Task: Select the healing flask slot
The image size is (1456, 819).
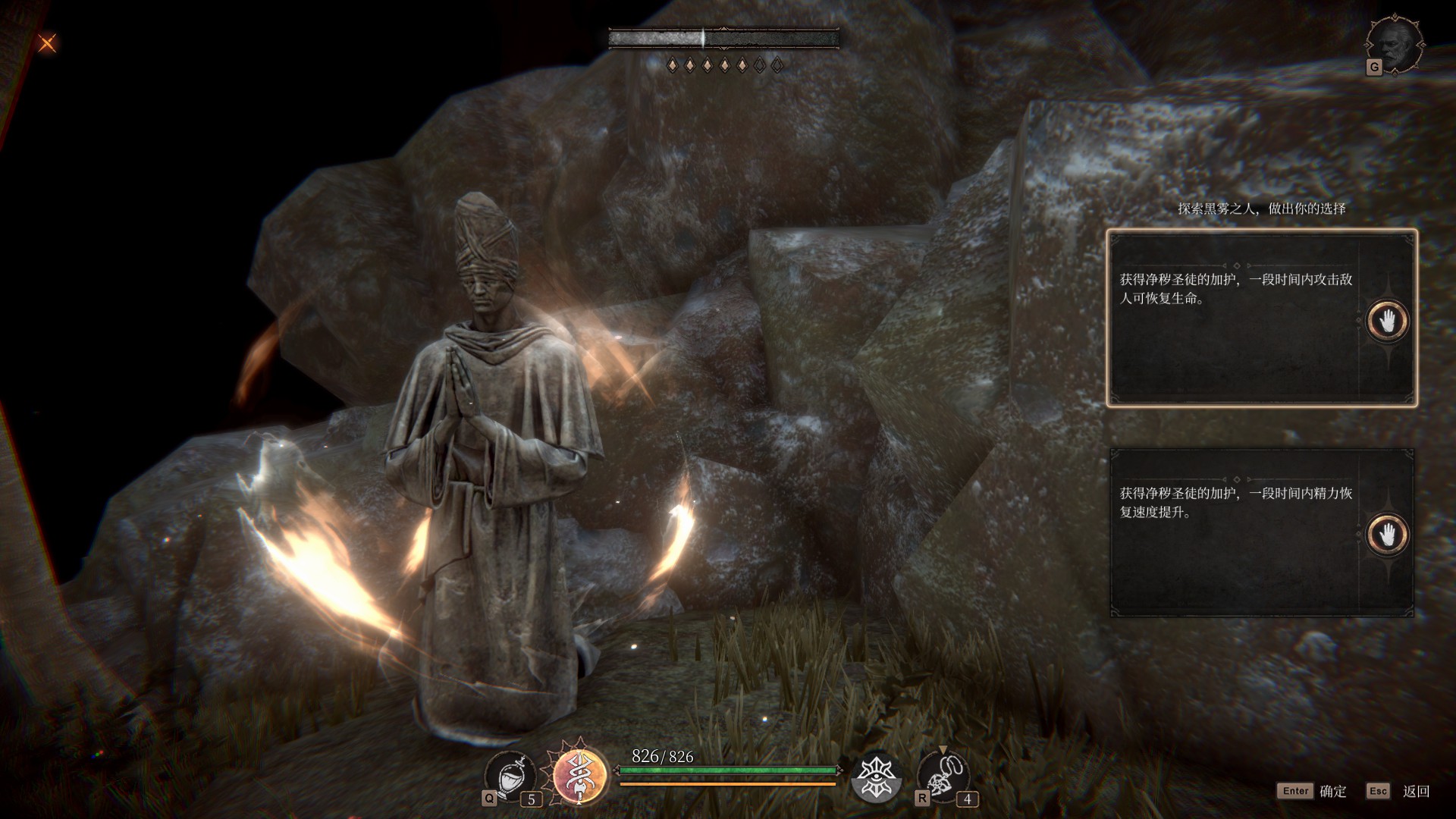Action: [510, 777]
